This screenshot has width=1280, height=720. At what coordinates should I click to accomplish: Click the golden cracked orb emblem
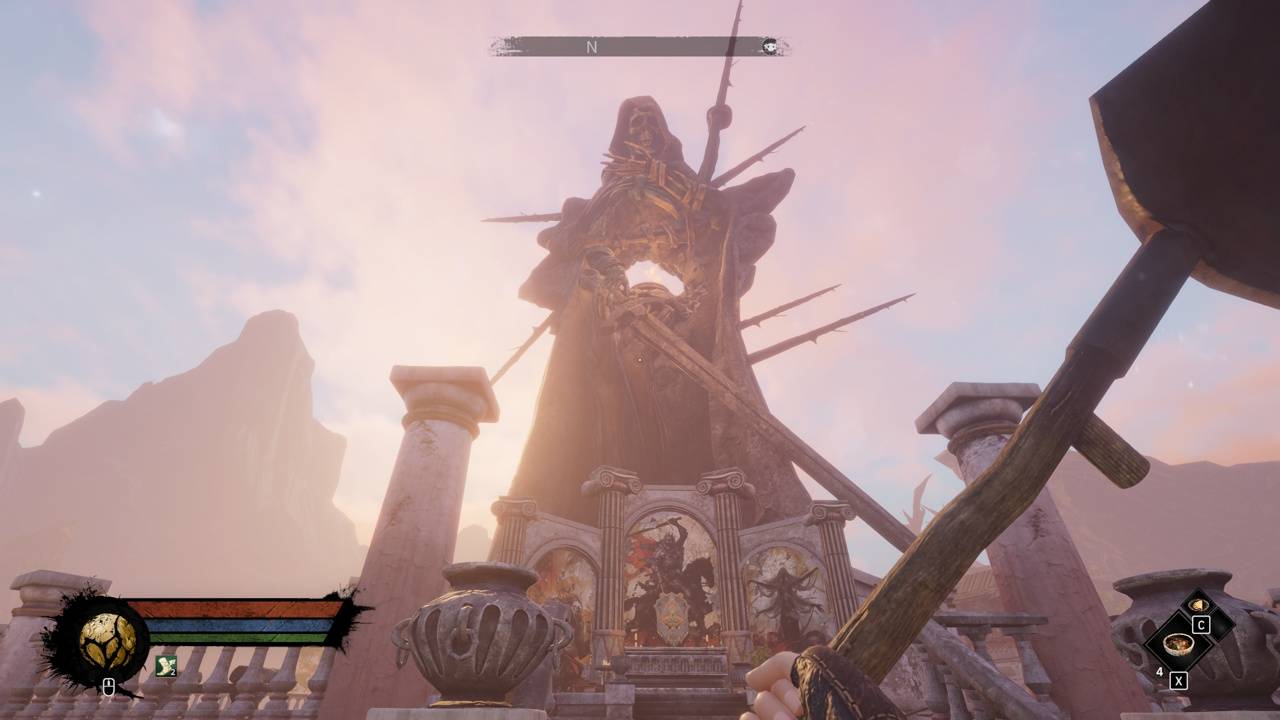tap(108, 641)
